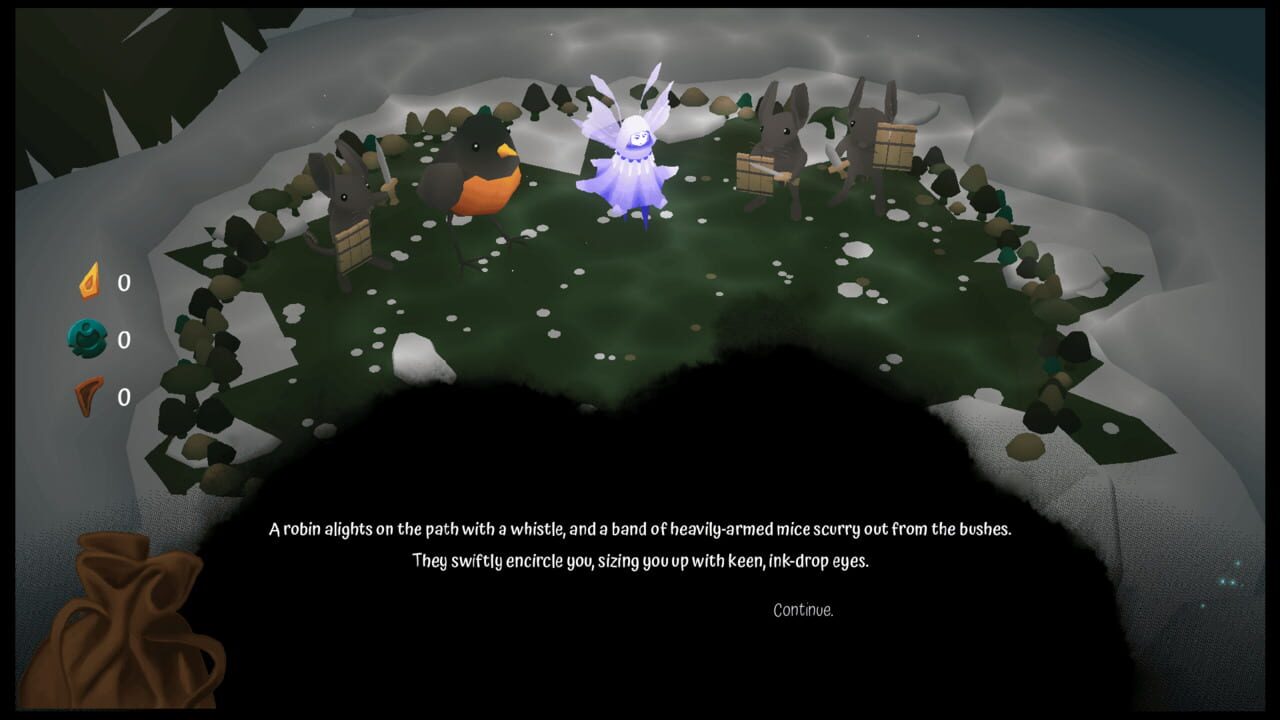The image size is (1280, 720).
Task: Click the counter beside the brown horn
Action: click(x=122, y=396)
